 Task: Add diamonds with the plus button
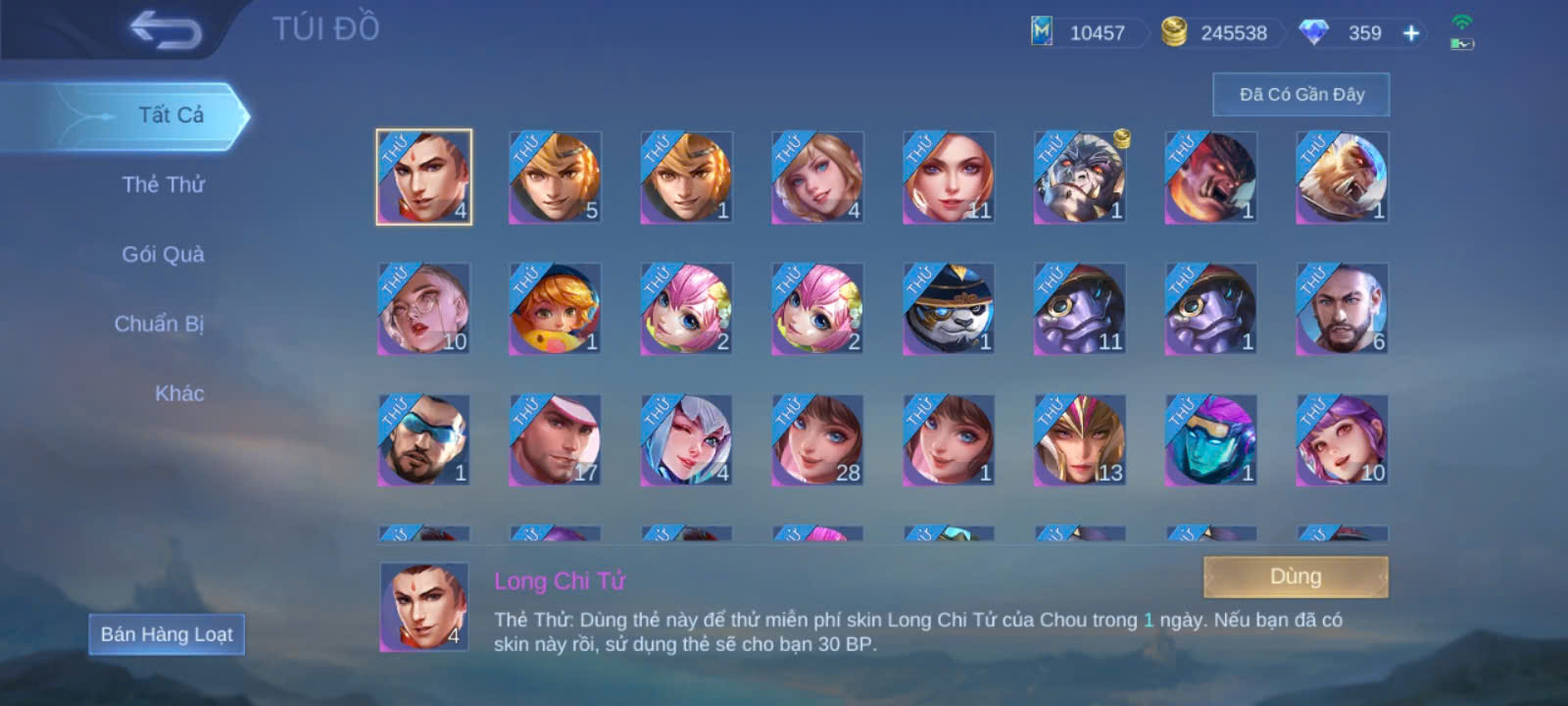[1410, 33]
